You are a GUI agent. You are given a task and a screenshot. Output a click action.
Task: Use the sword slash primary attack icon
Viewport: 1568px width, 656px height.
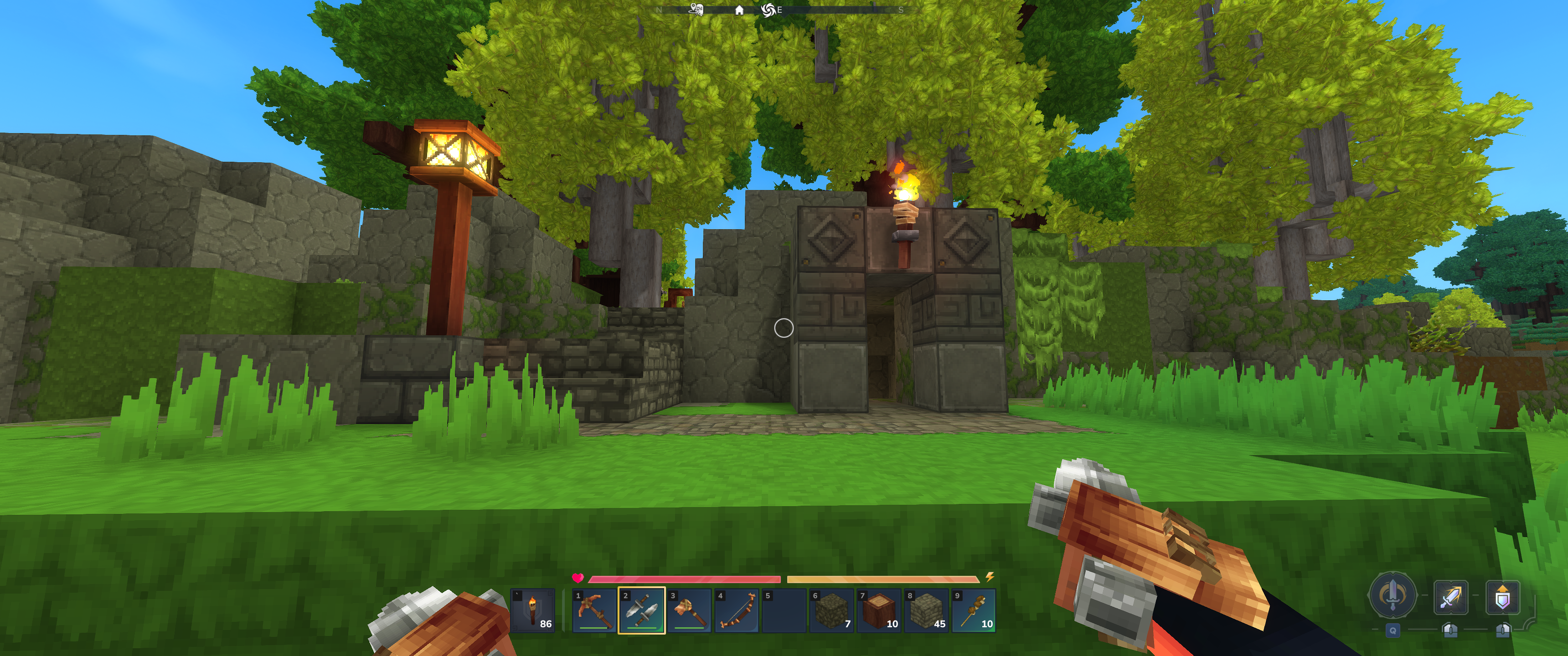click(x=1450, y=597)
